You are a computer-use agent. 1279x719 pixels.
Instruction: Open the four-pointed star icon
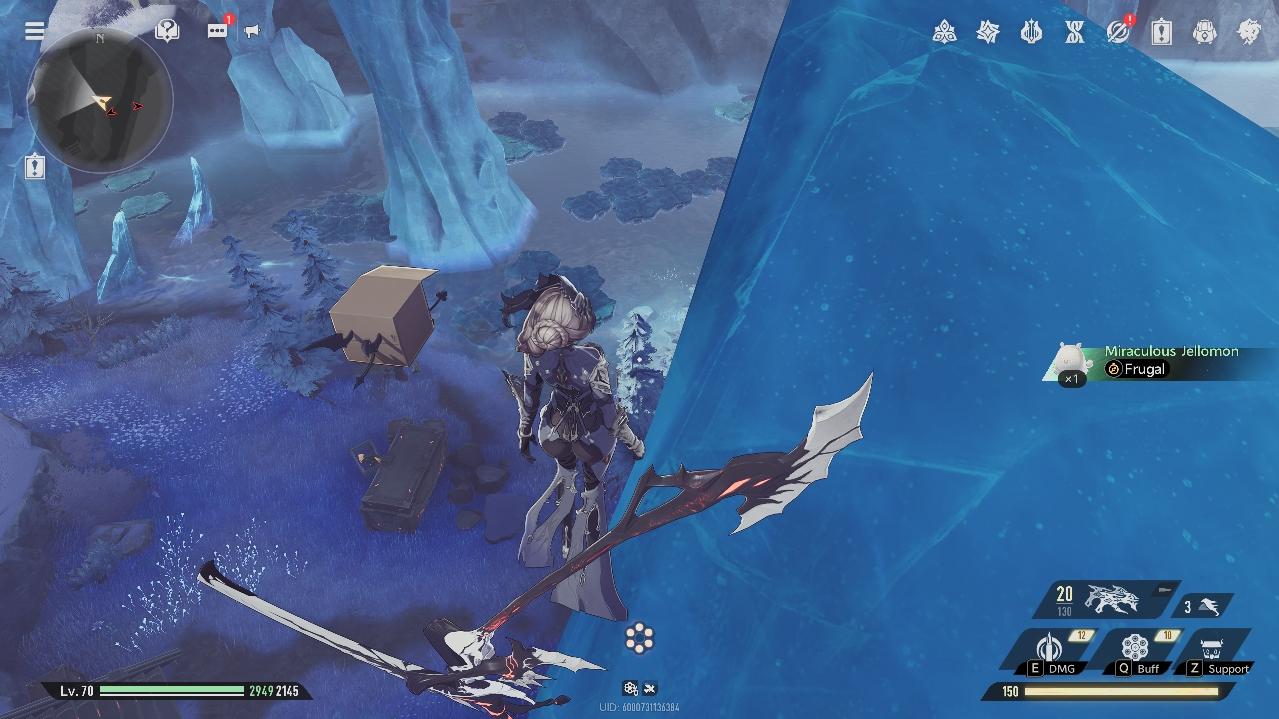pos(988,33)
